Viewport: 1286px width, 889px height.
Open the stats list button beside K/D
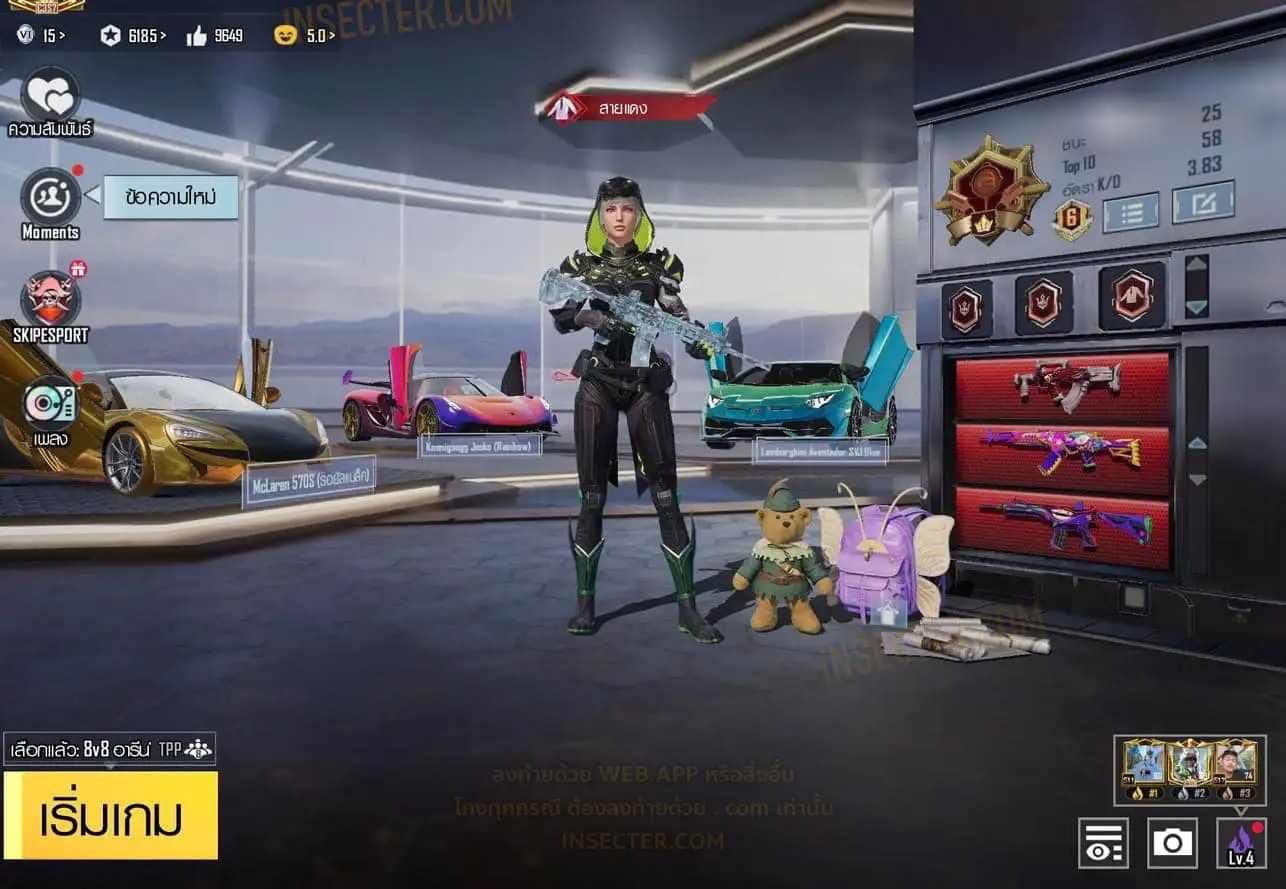(x=1130, y=211)
